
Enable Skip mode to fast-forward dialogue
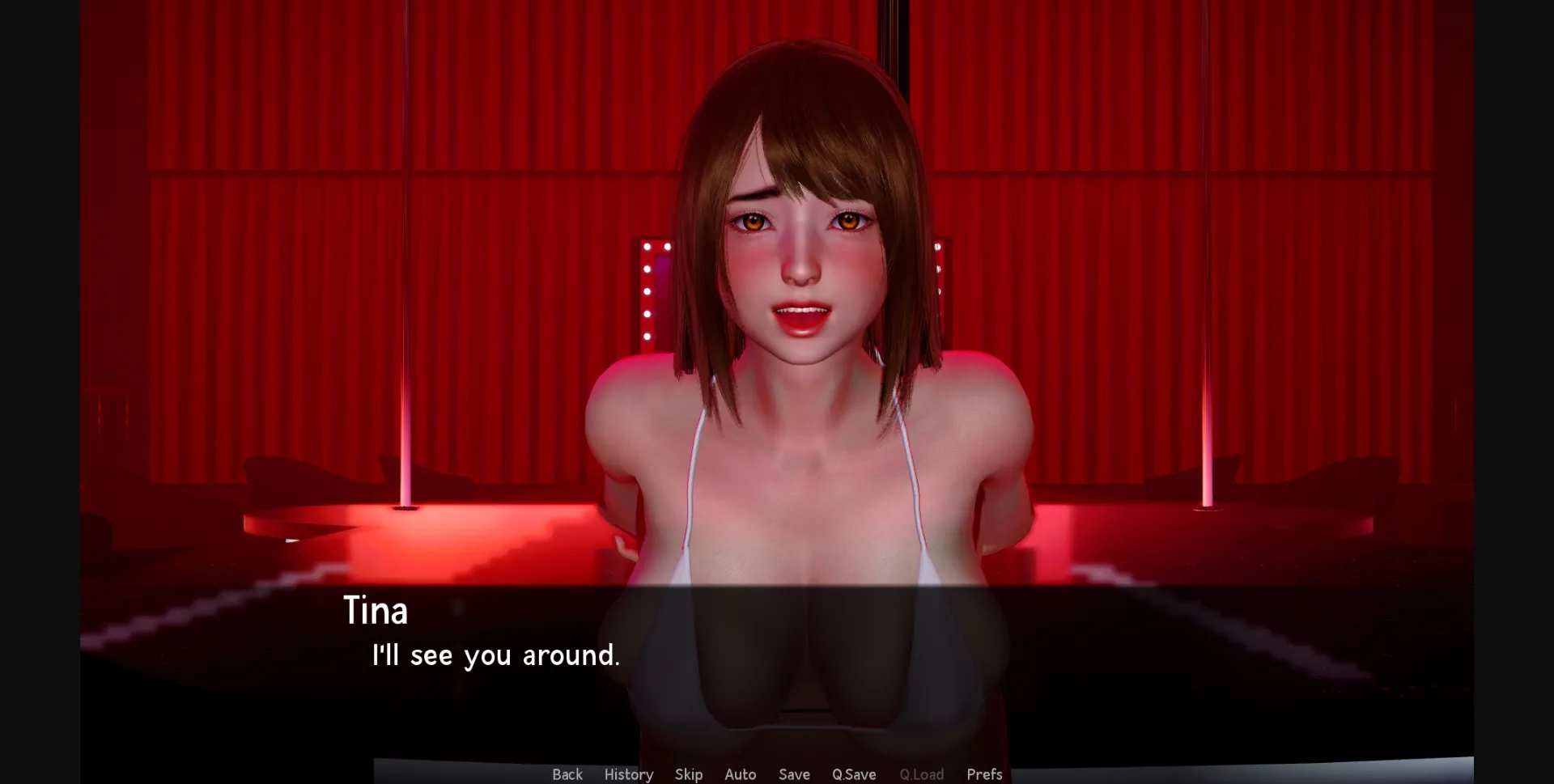(x=689, y=774)
